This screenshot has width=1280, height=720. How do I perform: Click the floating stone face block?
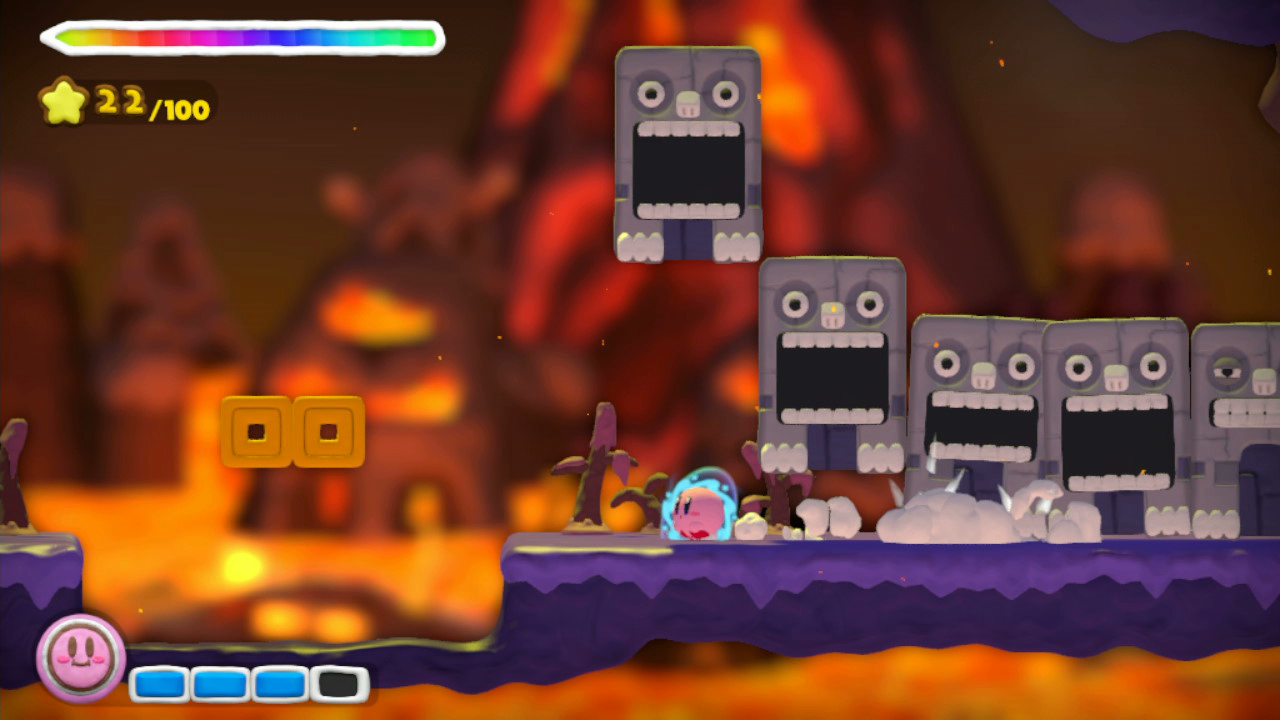tap(686, 150)
